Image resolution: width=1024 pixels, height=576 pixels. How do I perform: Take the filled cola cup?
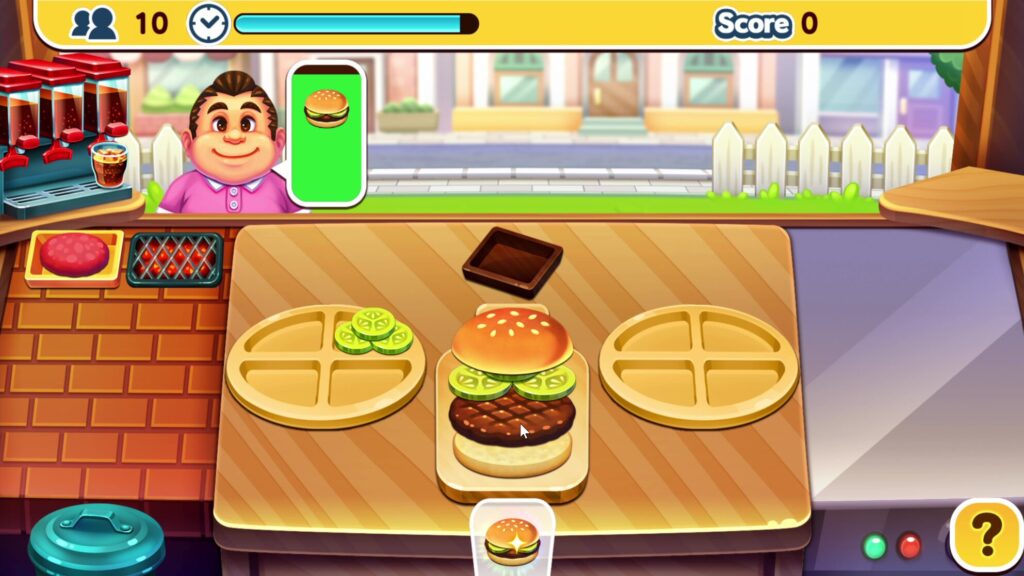tap(109, 163)
